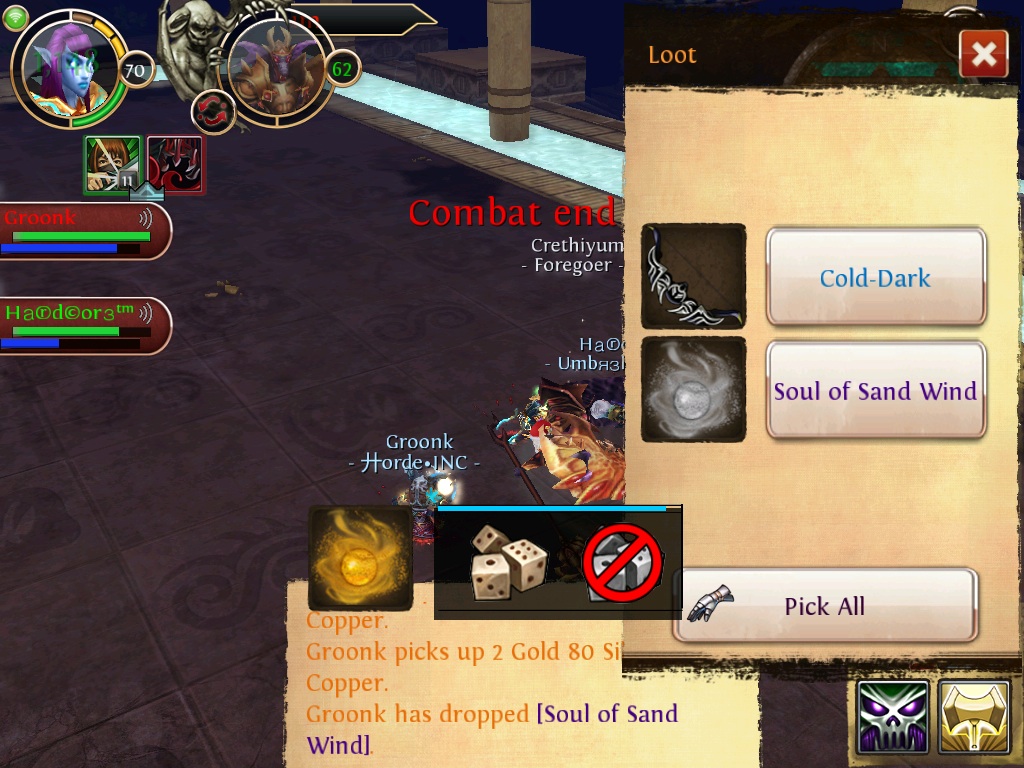Pick all loot items
1024x768 pixels.
click(824, 605)
